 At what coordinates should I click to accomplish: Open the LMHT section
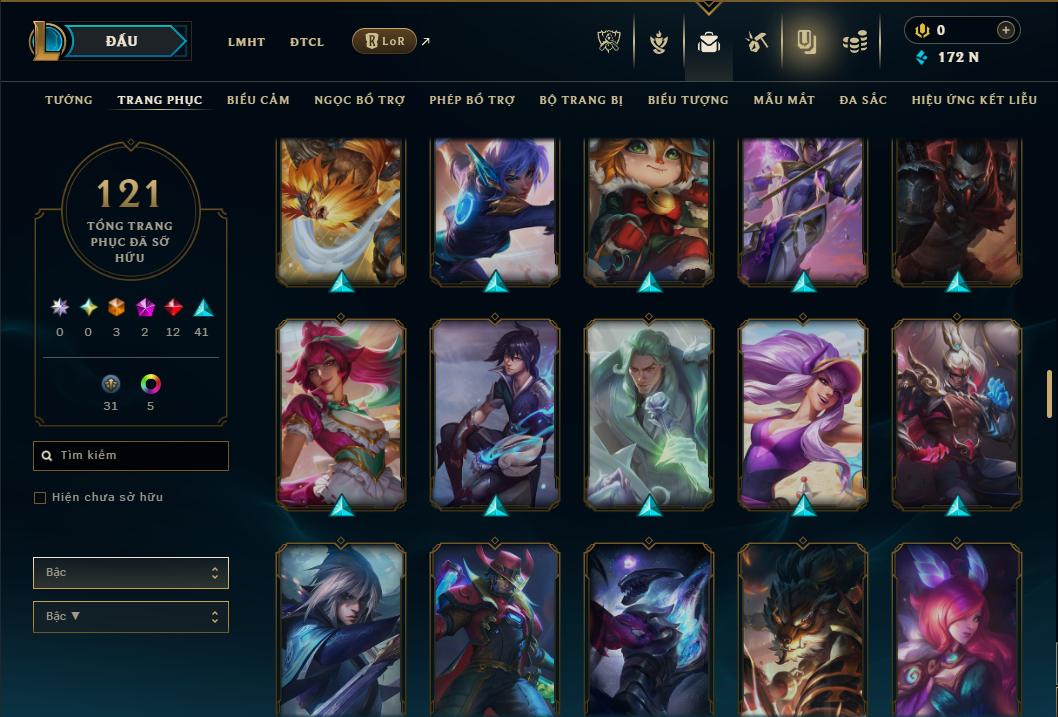(246, 42)
